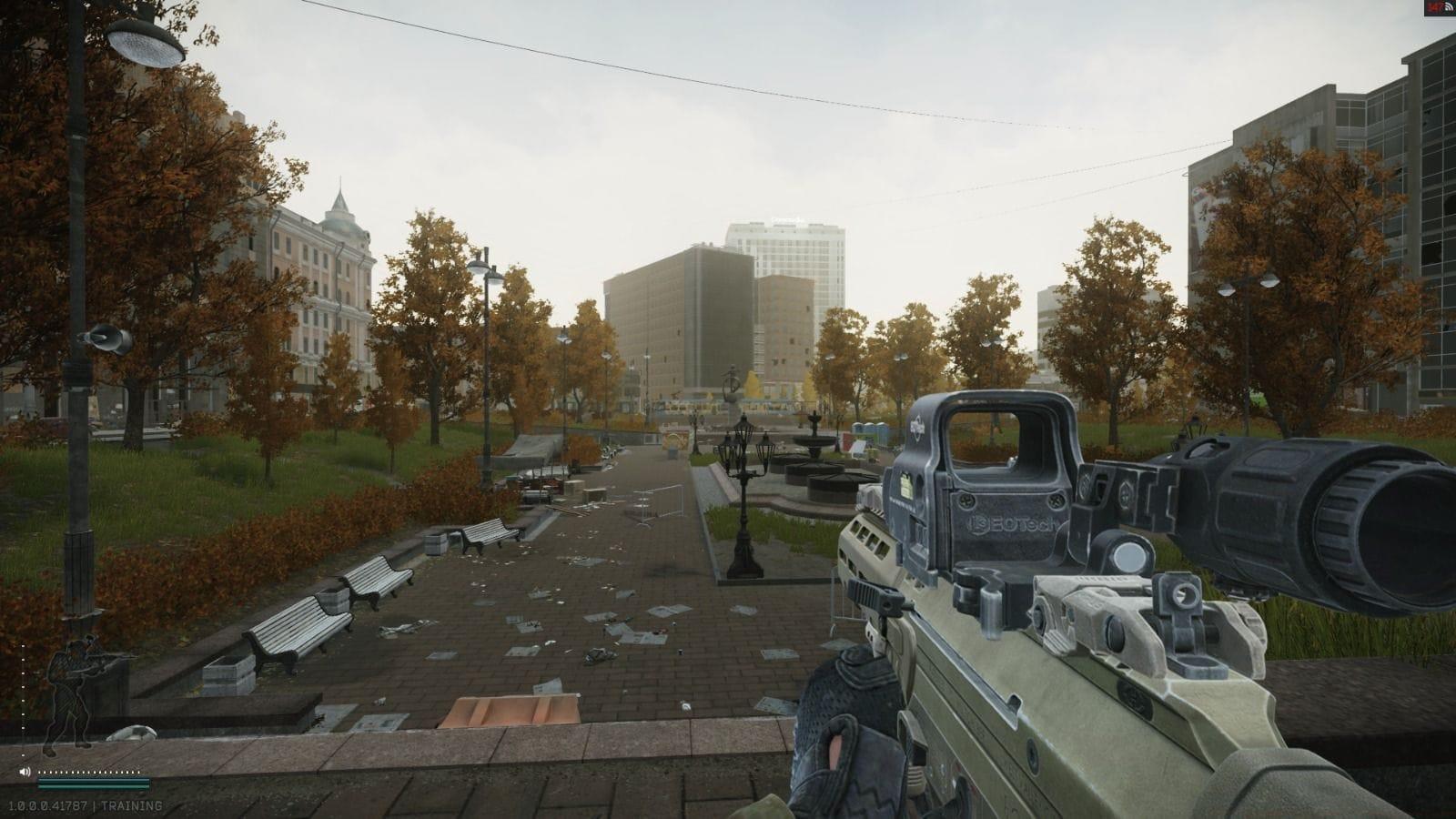Screen dimensions: 1456x819
Task: Open the version number 1.0.0.0.41787 text
Action: [50, 804]
